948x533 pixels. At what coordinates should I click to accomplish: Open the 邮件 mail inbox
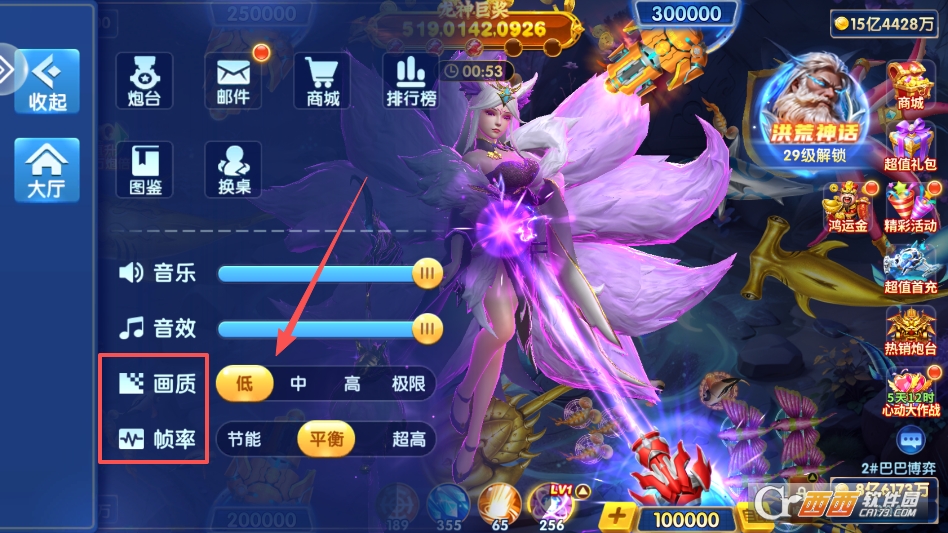(233, 80)
